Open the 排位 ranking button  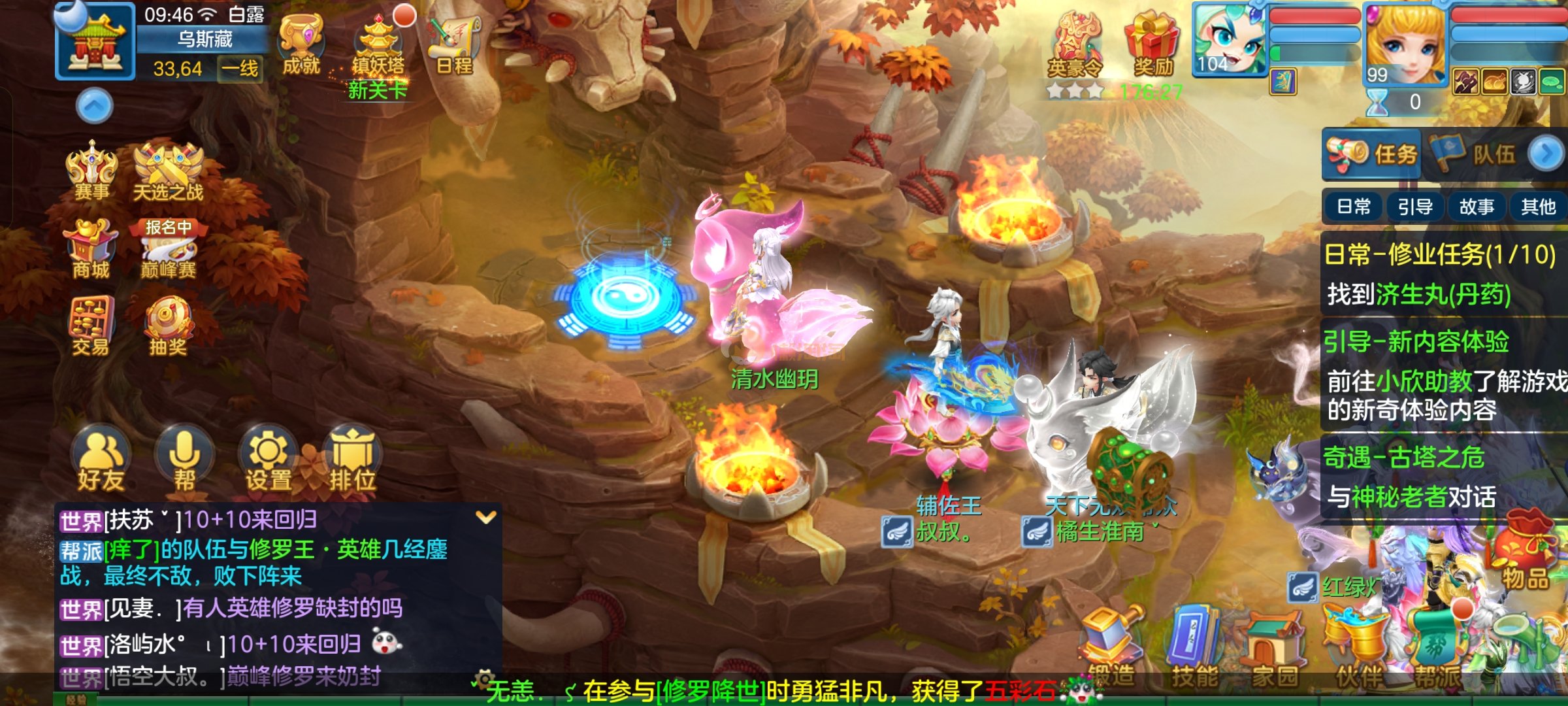352,460
